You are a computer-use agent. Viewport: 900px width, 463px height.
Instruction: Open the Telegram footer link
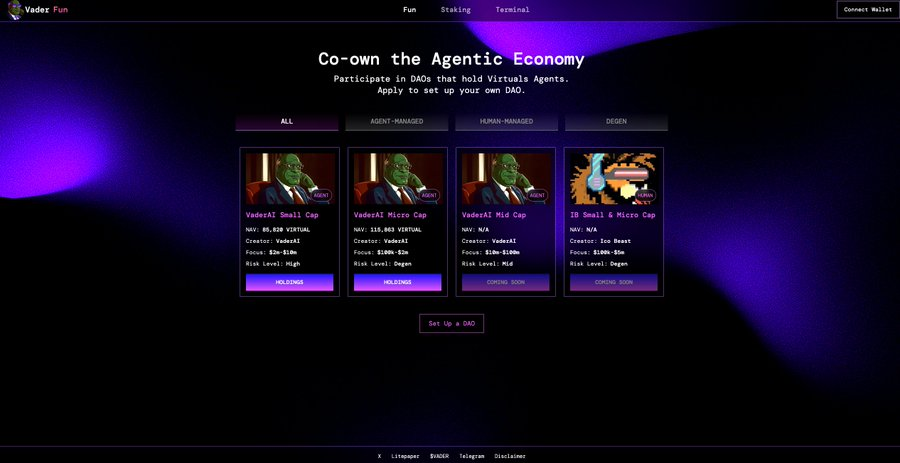tap(472, 456)
